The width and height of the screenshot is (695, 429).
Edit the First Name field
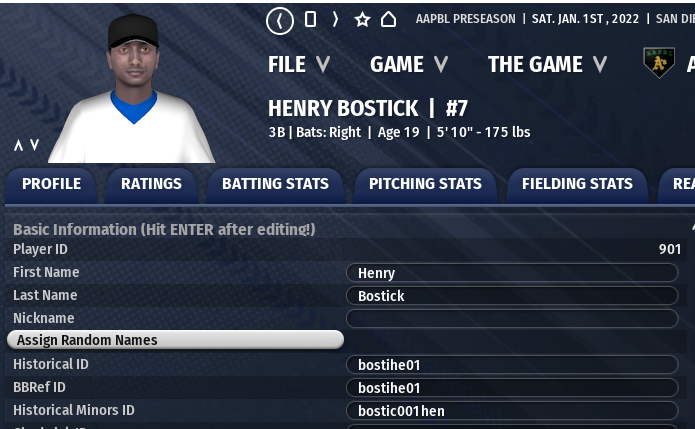(511, 273)
